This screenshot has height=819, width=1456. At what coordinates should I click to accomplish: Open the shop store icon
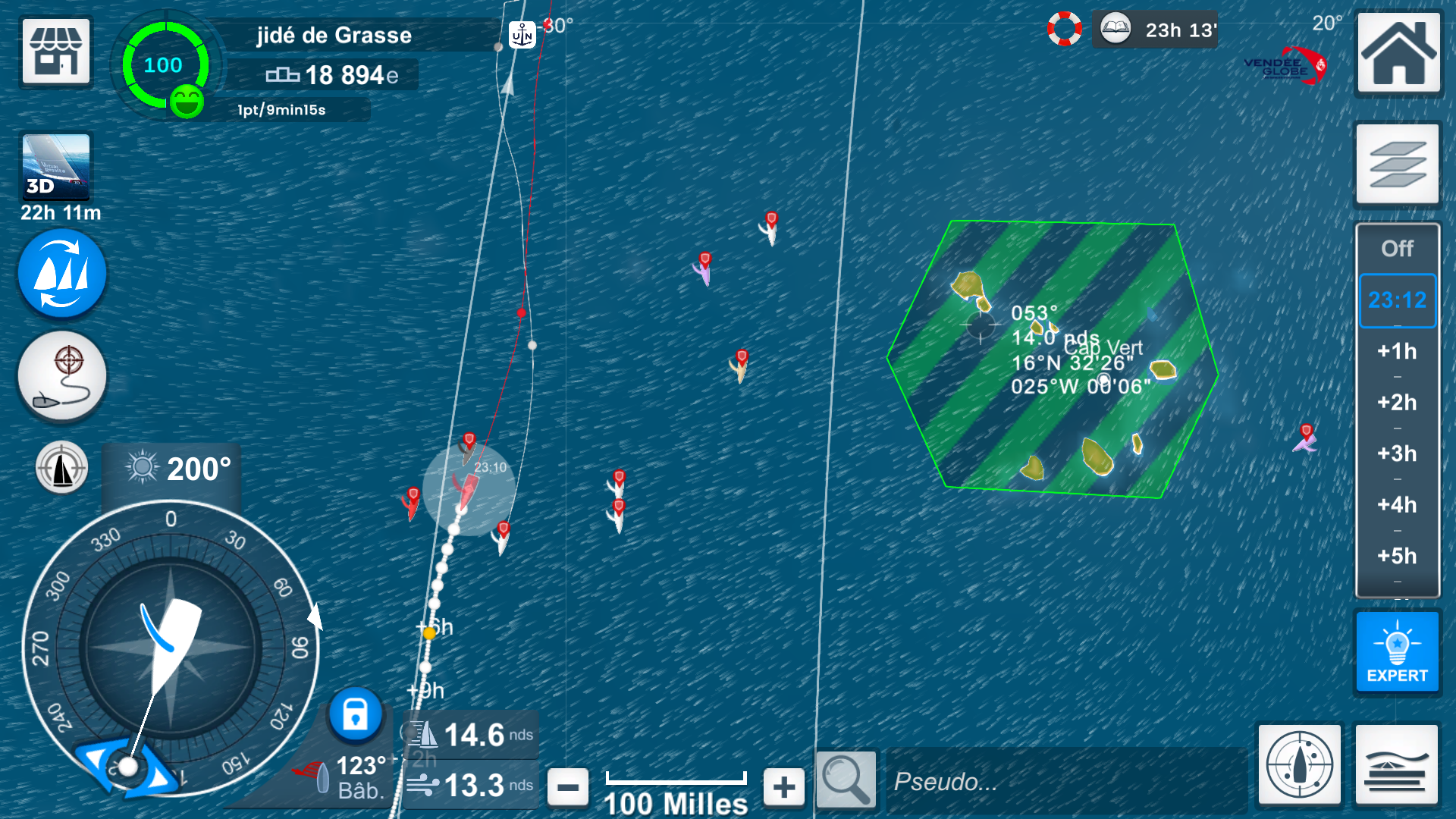pyautogui.click(x=56, y=52)
